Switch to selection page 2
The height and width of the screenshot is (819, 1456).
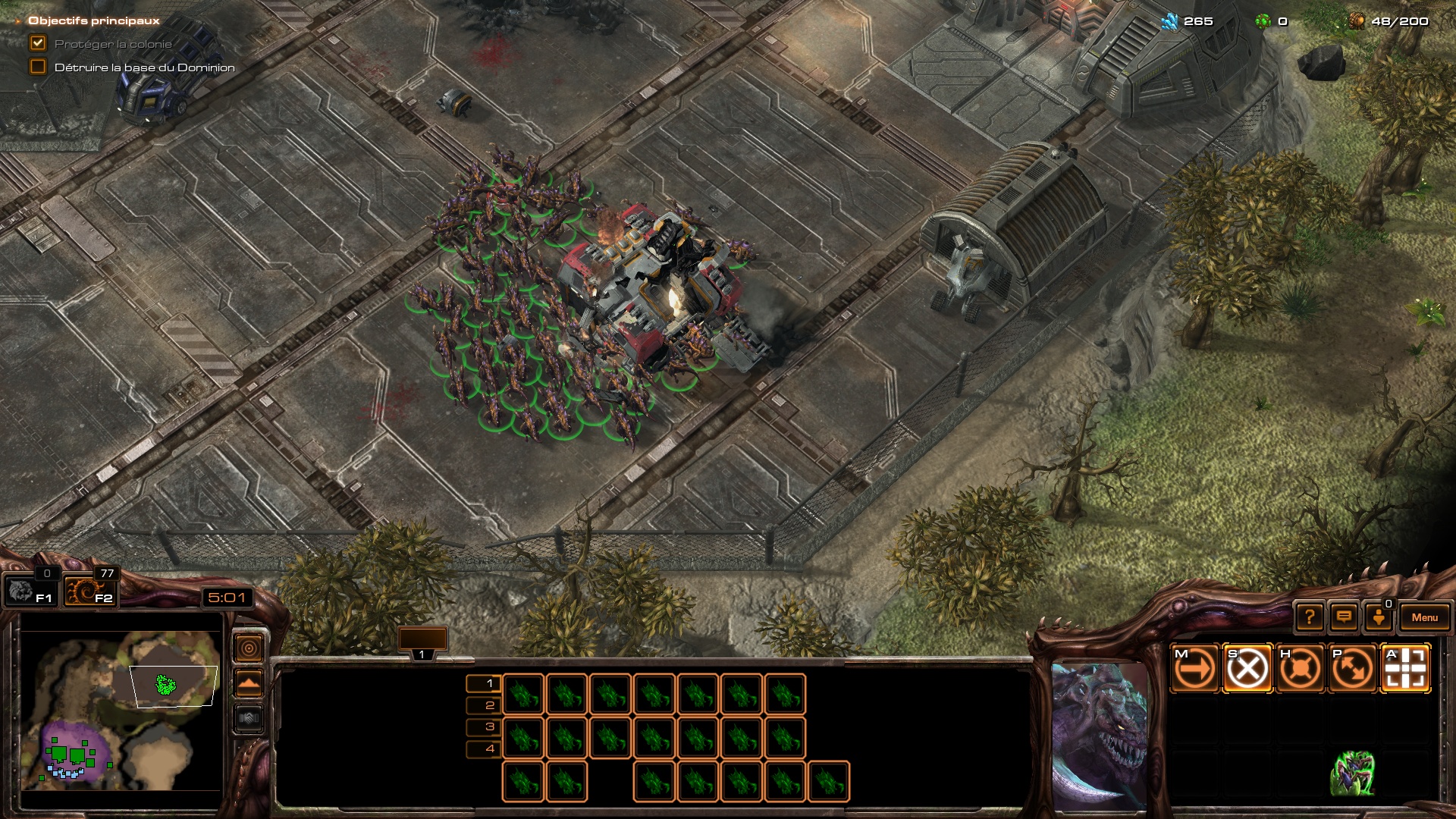[484, 705]
